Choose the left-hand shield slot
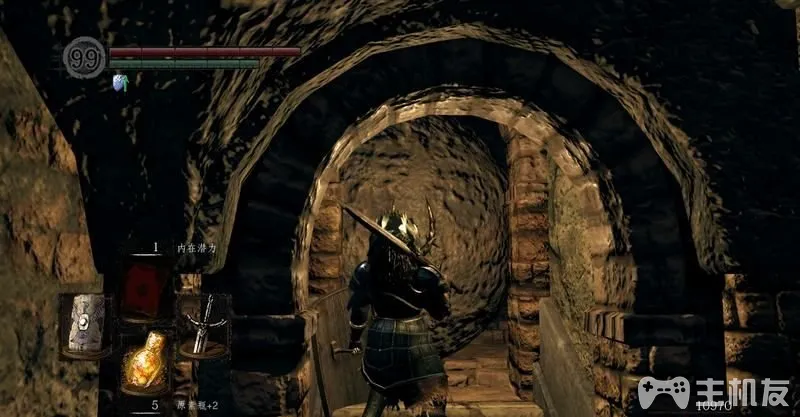The image size is (800, 417). coord(85,325)
